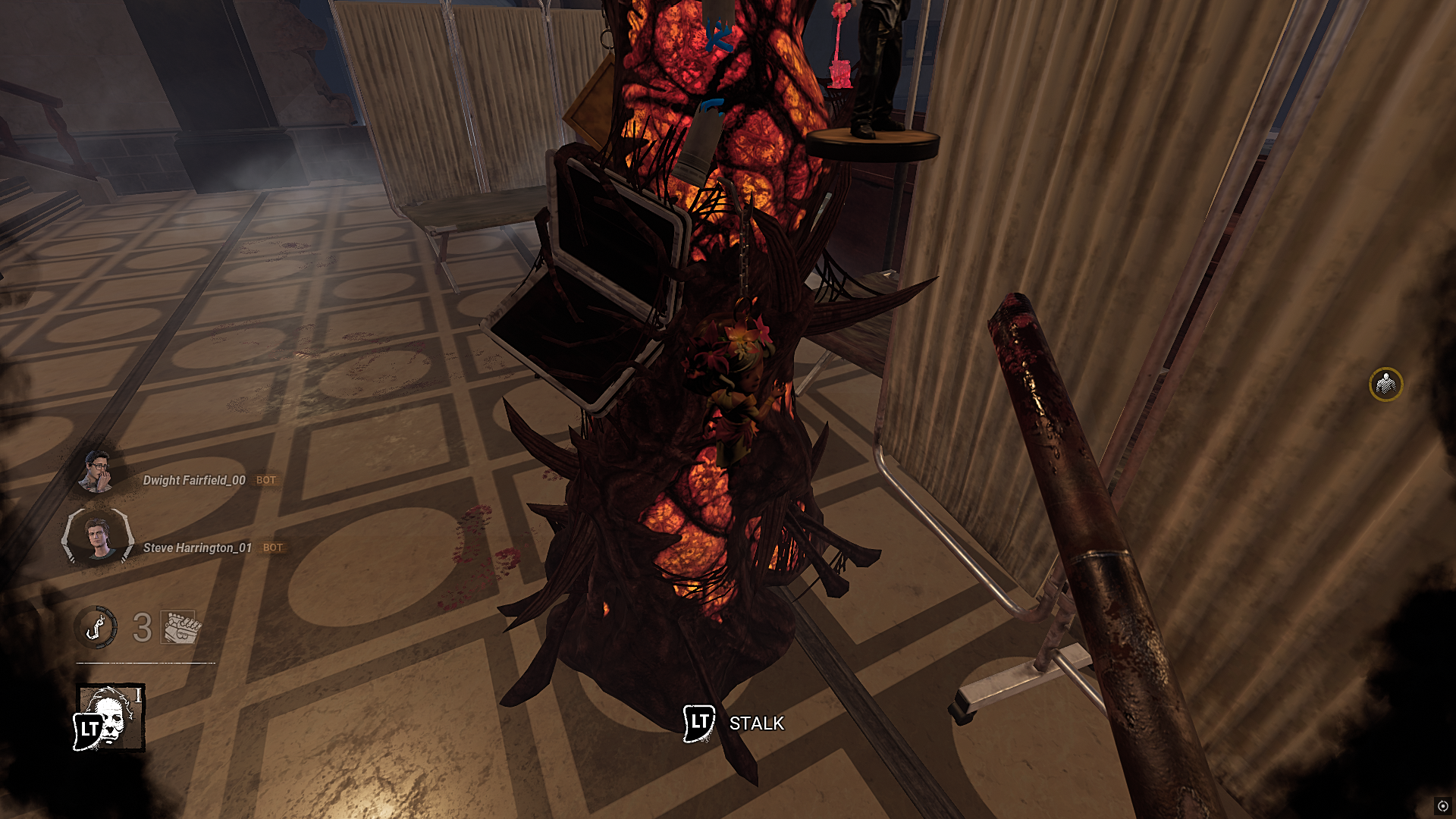Expand the hook counter showing 3
Screen dimensions: 1456x819
point(143,627)
